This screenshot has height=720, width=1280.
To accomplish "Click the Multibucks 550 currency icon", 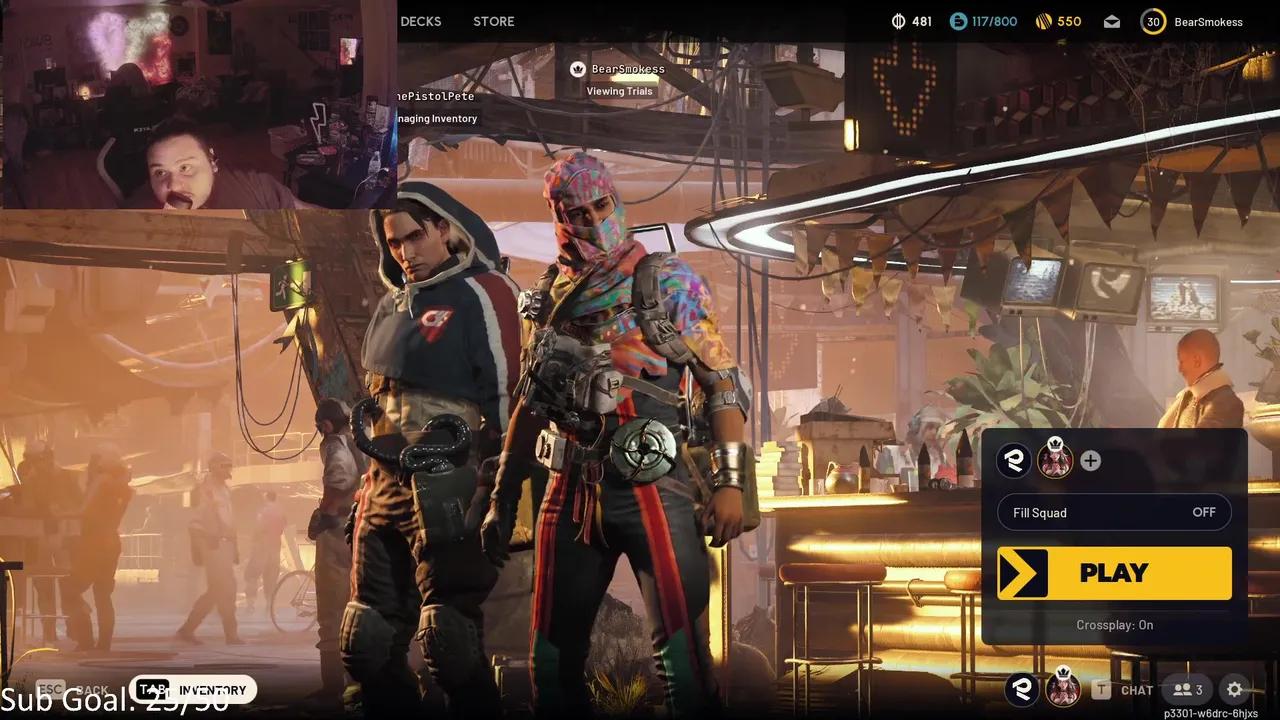I will click(x=1045, y=20).
